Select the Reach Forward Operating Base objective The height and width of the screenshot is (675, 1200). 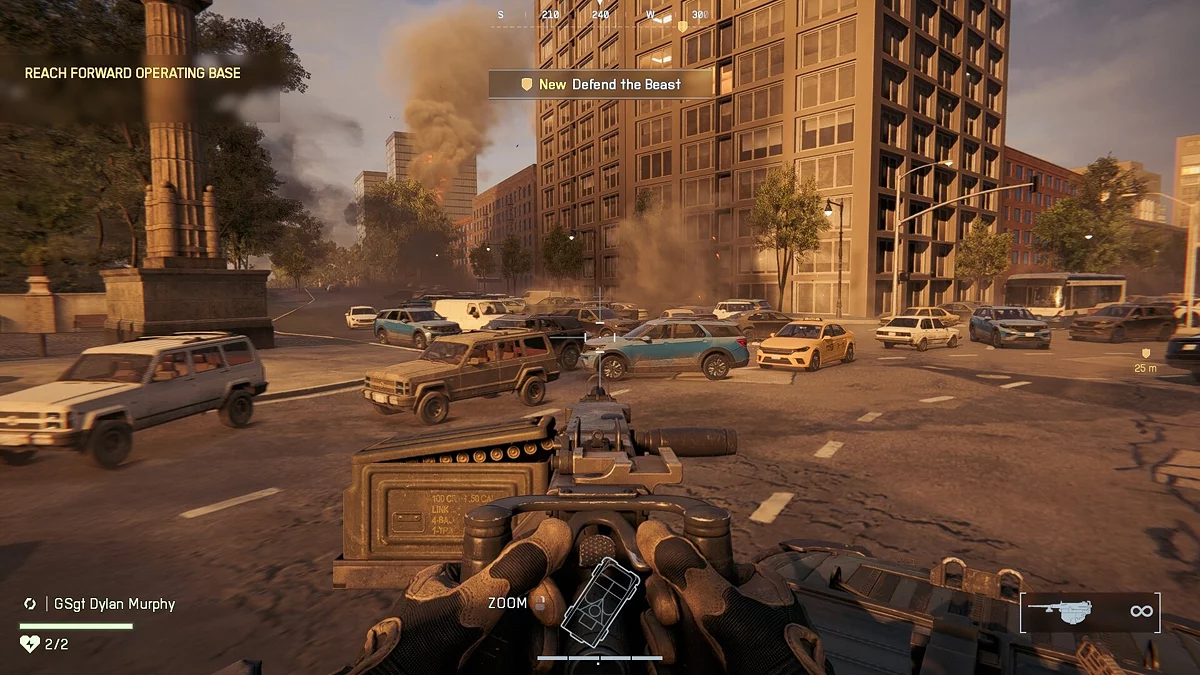133,73
